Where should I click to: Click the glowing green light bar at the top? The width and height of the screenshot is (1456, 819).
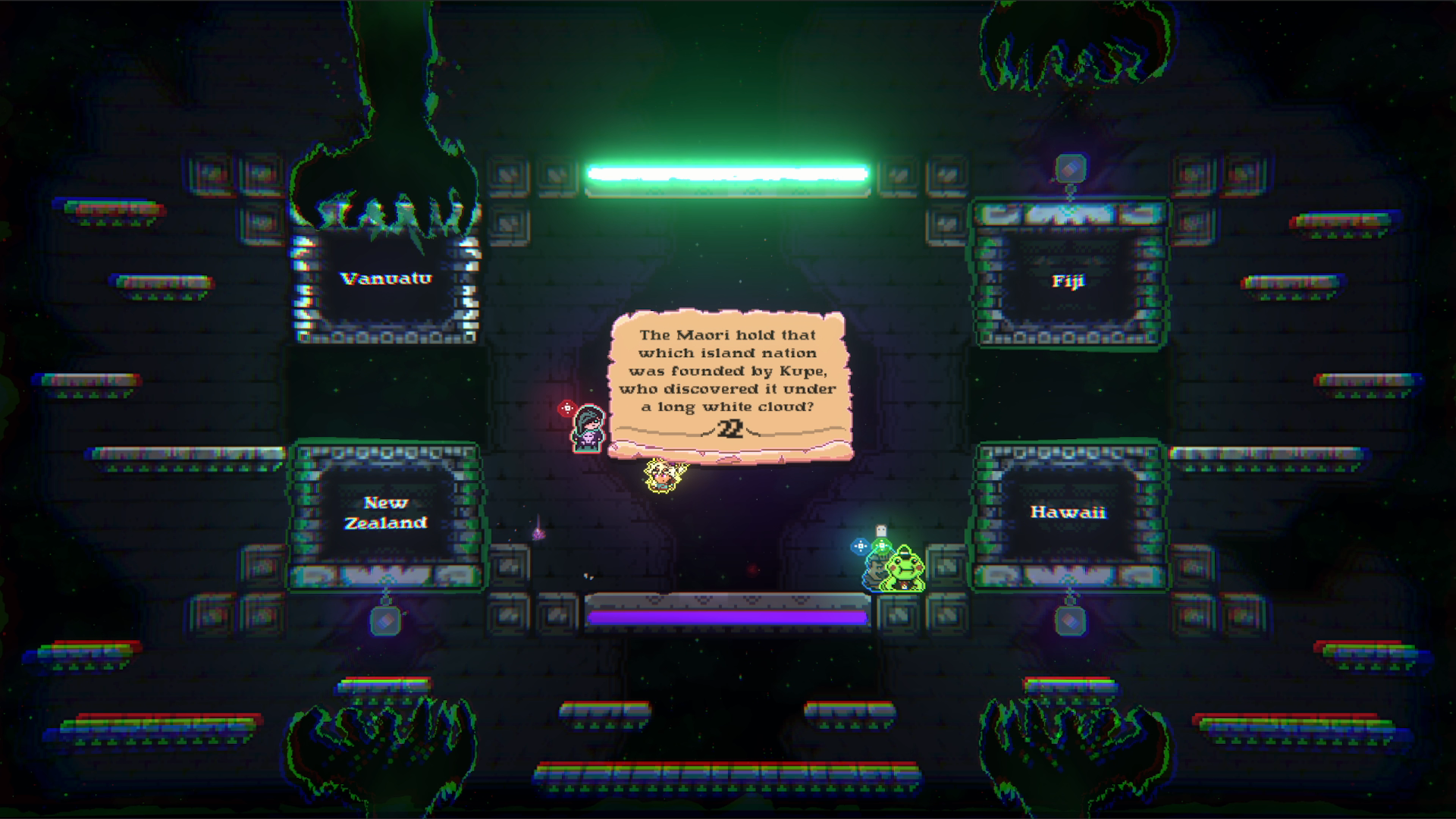pos(728,174)
